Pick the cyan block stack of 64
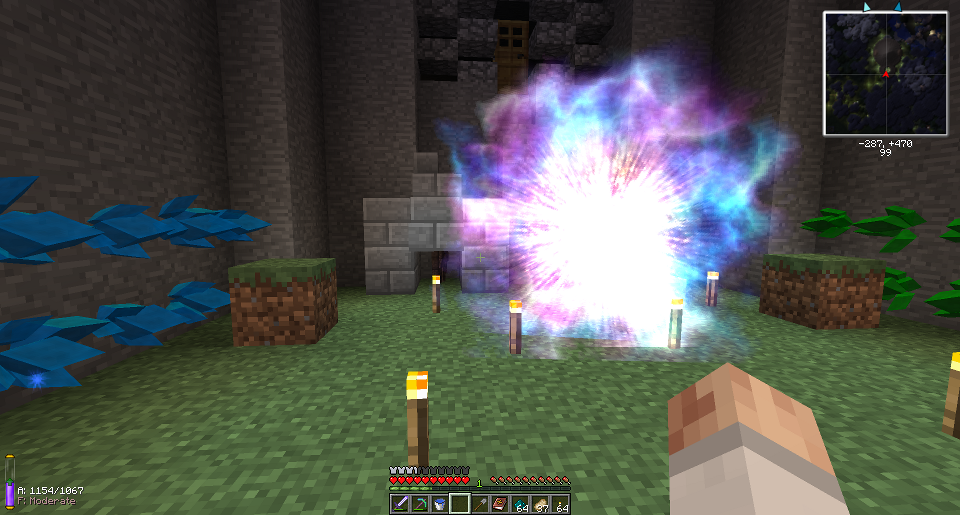This screenshot has height=515, width=960. (520, 504)
